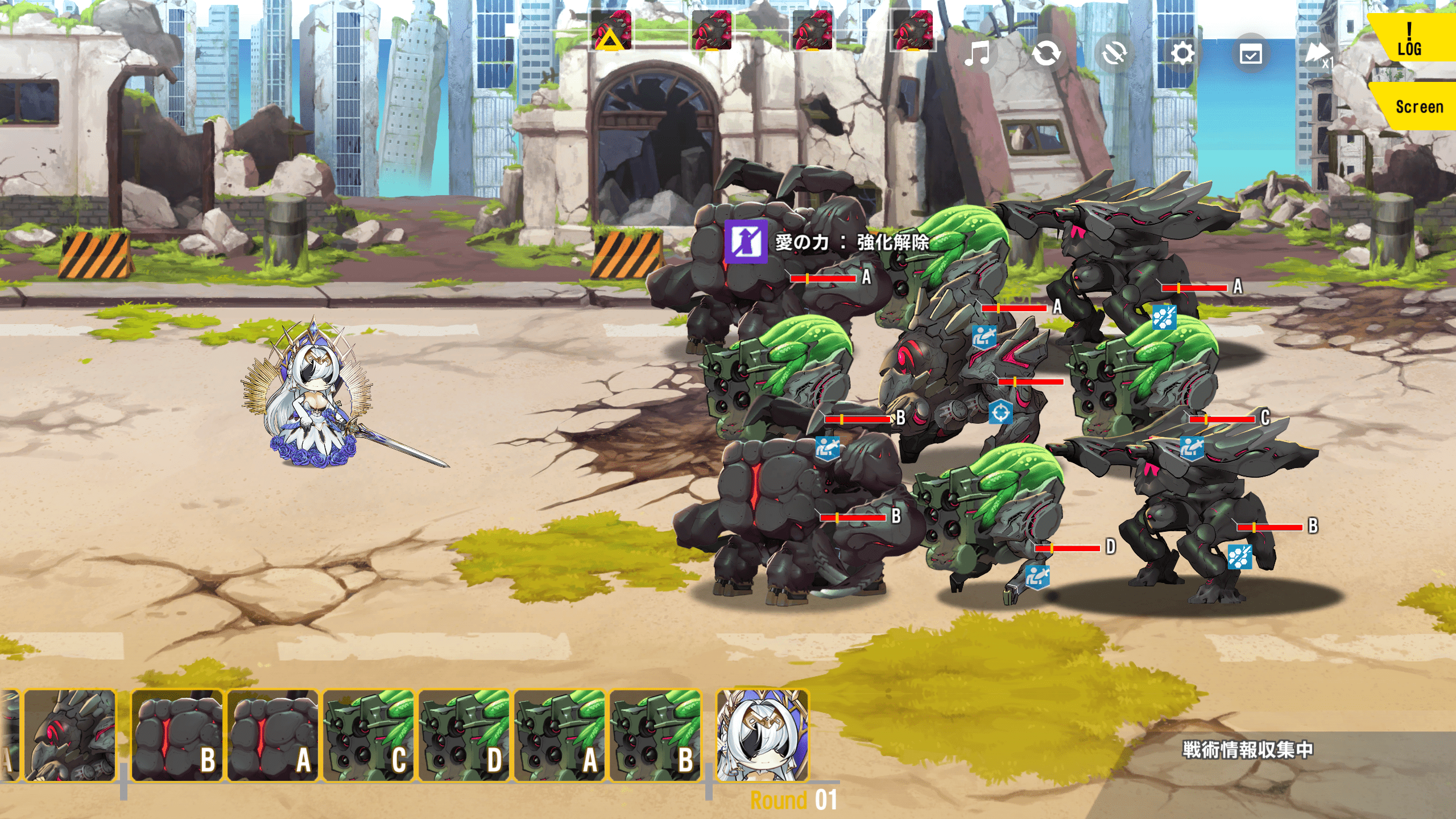
Task: Toggle the crossed-out sword auto icon
Action: (x=1114, y=55)
